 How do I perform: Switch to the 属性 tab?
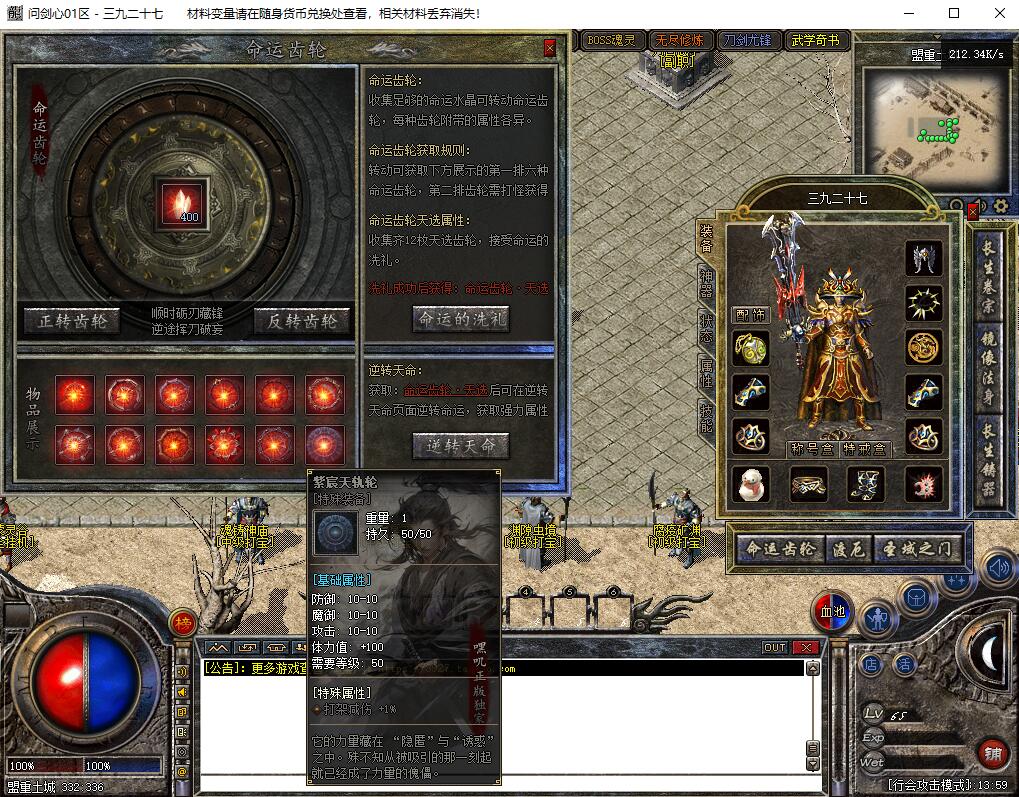pyautogui.click(x=707, y=372)
